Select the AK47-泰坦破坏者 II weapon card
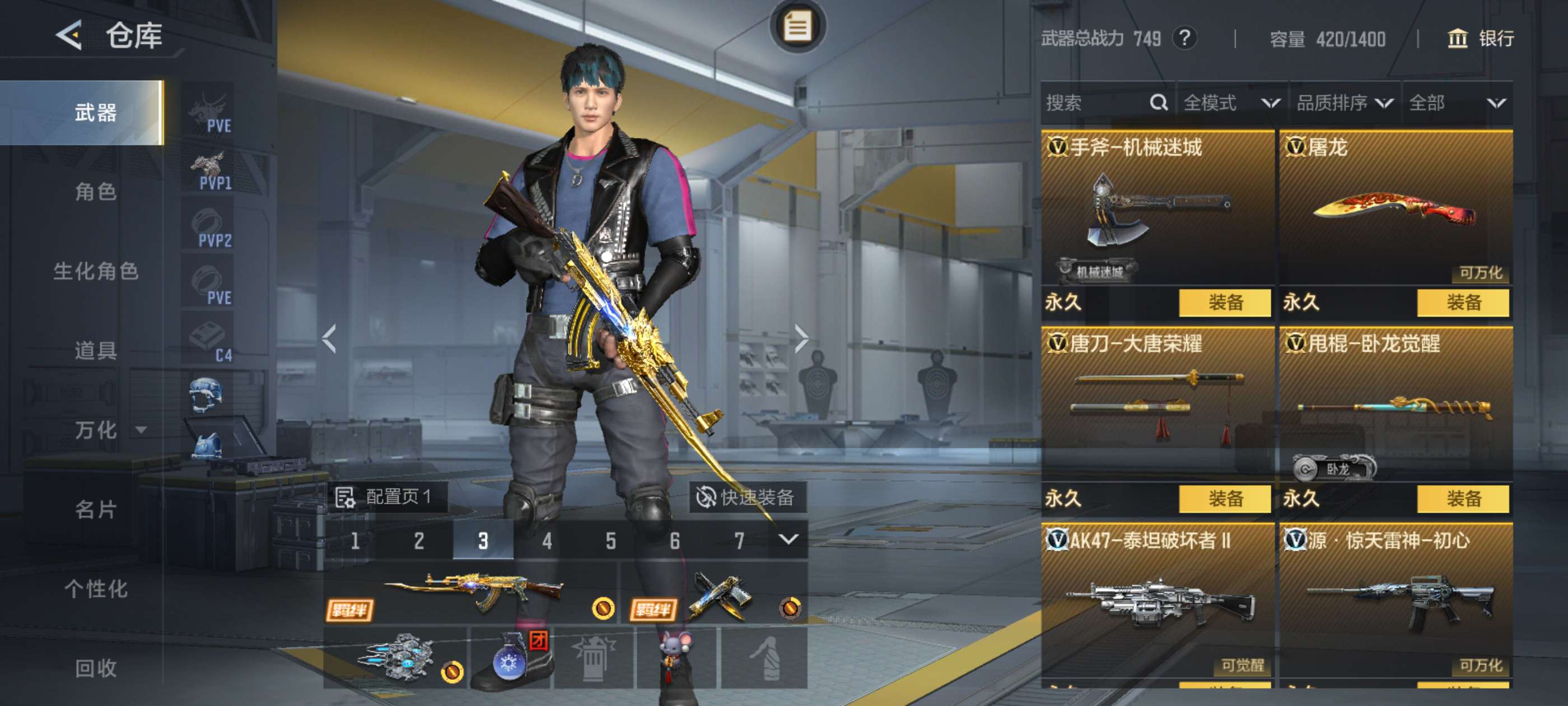Image resolution: width=1568 pixels, height=706 pixels. 1156,600
